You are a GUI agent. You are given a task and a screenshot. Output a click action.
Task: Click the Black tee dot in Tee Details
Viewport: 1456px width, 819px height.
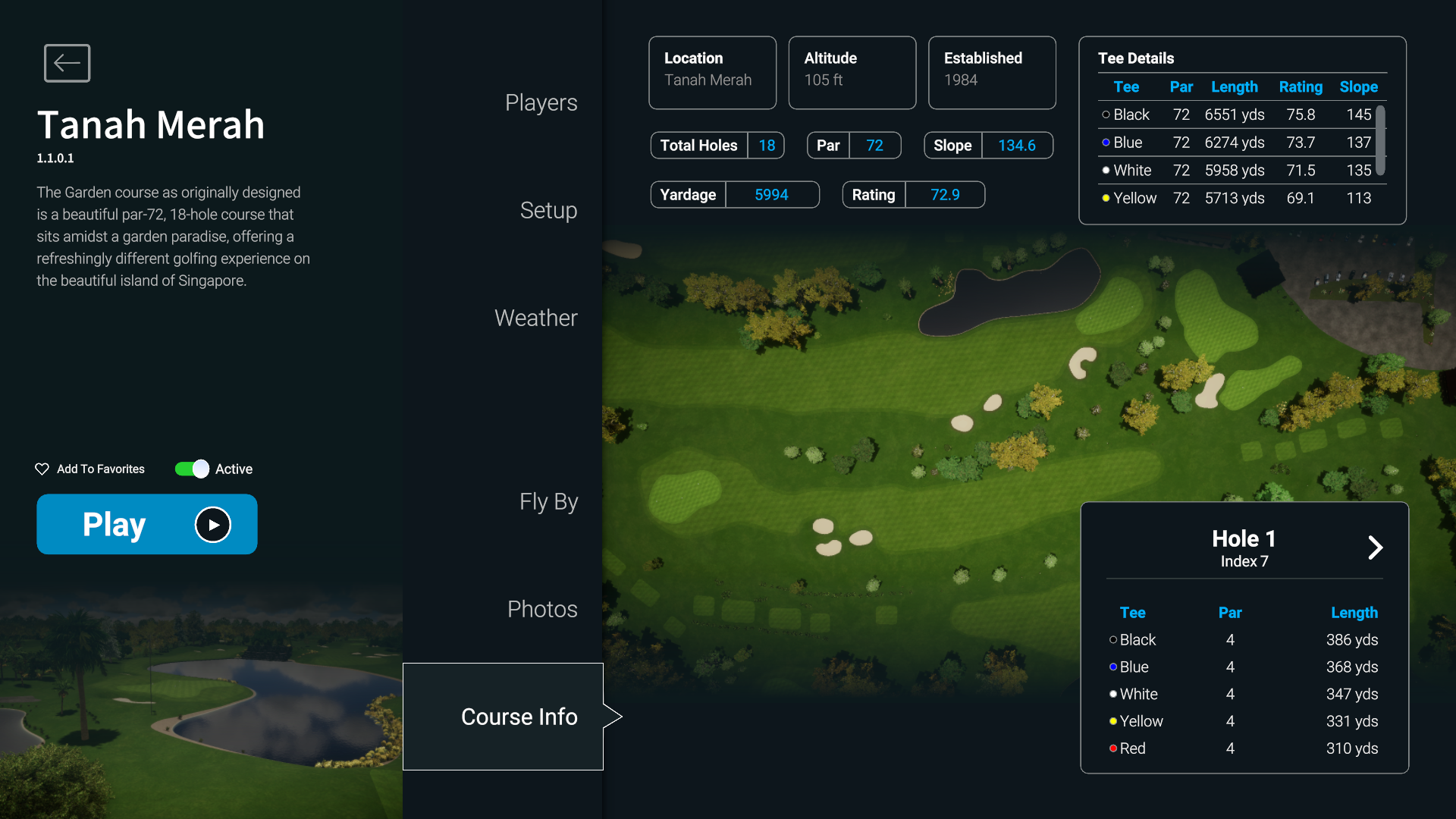(x=1106, y=115)
